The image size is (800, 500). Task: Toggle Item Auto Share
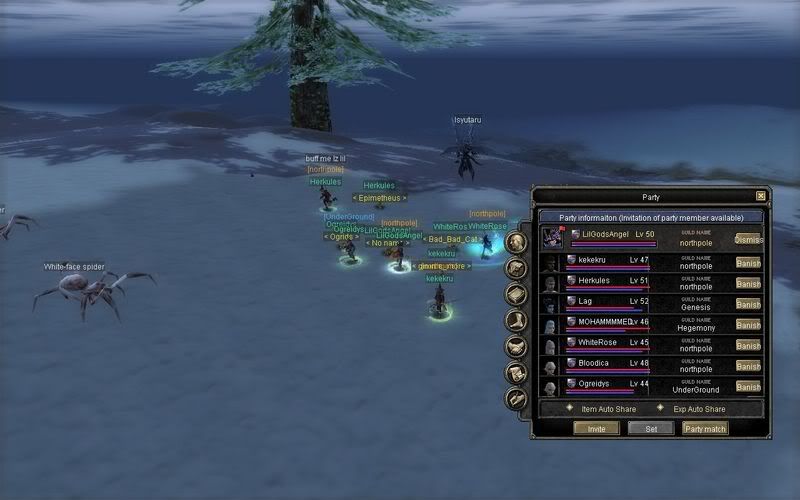click(x=569, y=409)
